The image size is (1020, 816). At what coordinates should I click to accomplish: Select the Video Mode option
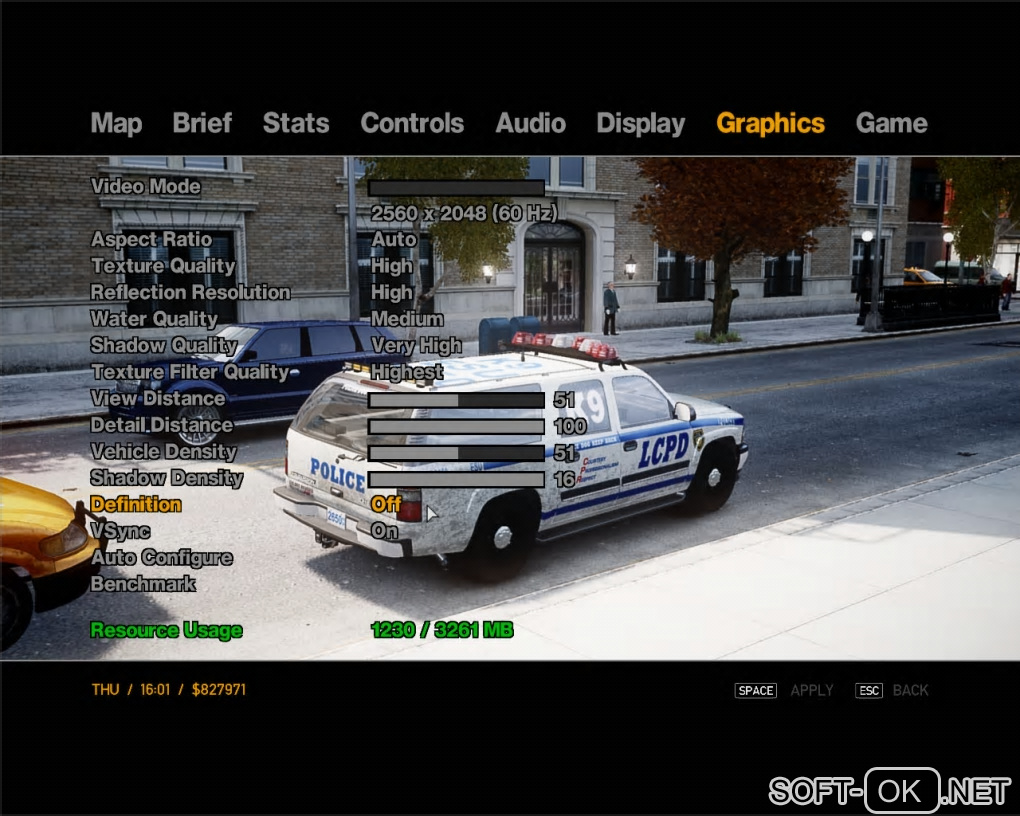[146, 187]
